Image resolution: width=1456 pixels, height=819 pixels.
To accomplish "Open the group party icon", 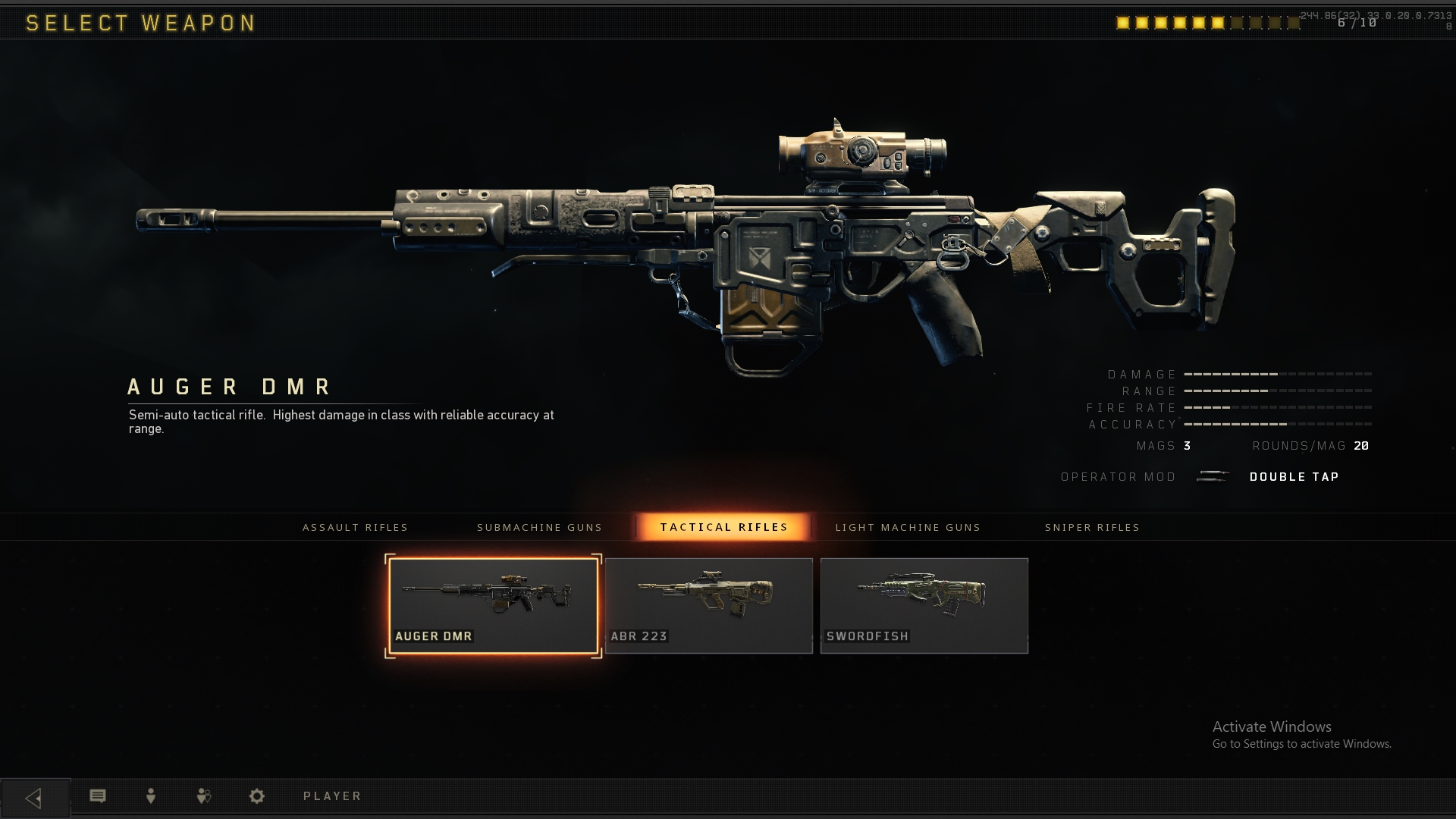I will pos(203,795).
